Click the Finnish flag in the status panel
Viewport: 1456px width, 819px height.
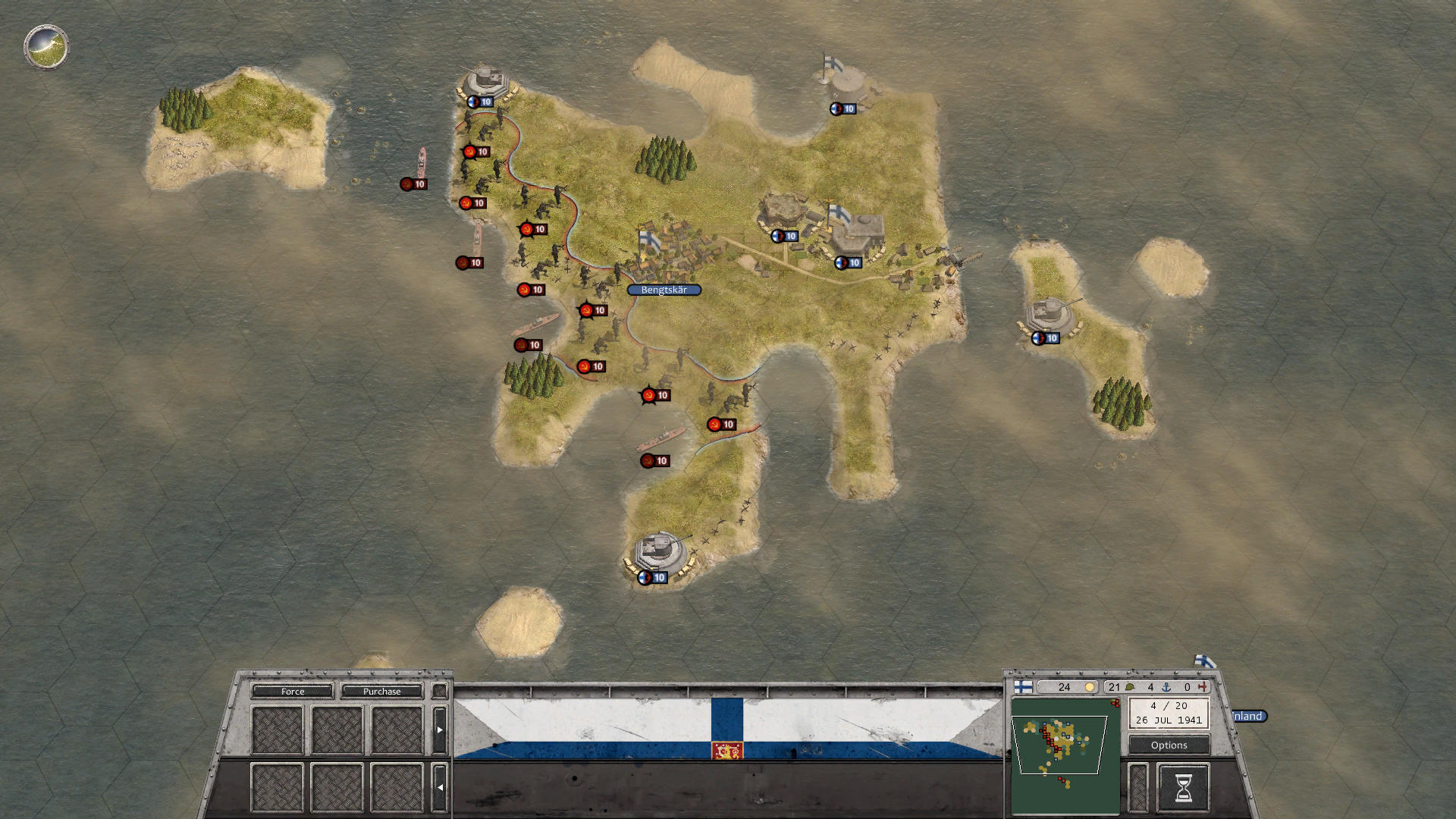point(1023,688)
